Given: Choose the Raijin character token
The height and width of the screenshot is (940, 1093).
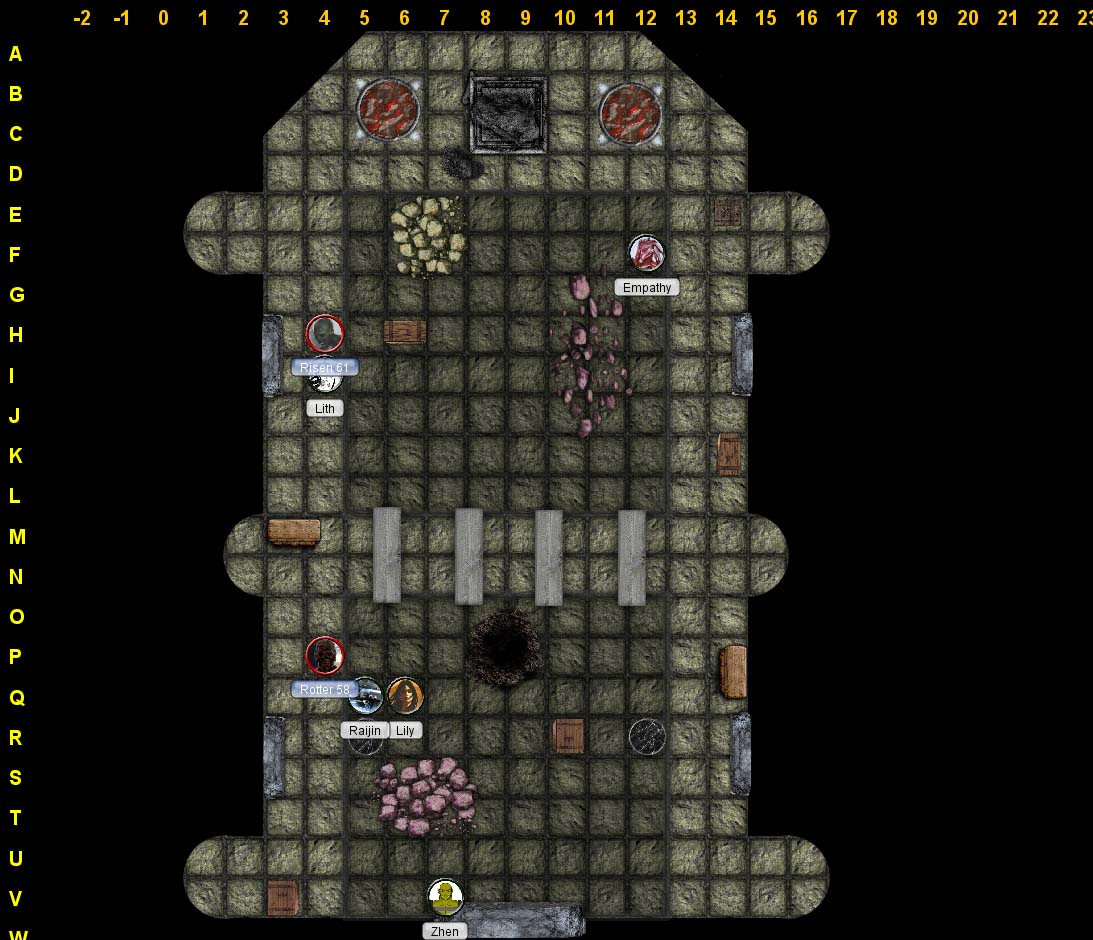Looking at the screenshot, I should pos(365,696).
